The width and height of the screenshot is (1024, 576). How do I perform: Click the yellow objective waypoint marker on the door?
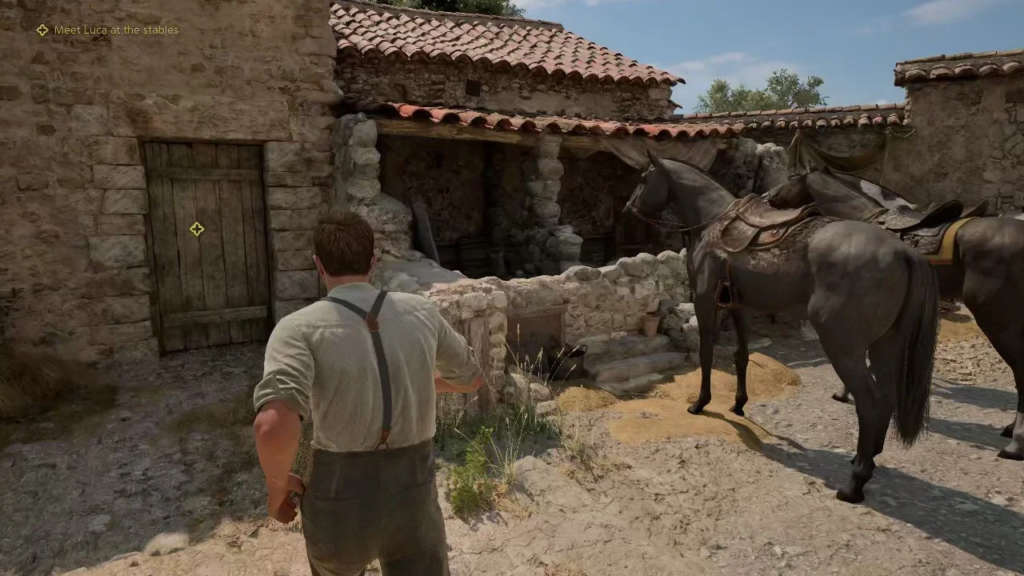[197, 229]
